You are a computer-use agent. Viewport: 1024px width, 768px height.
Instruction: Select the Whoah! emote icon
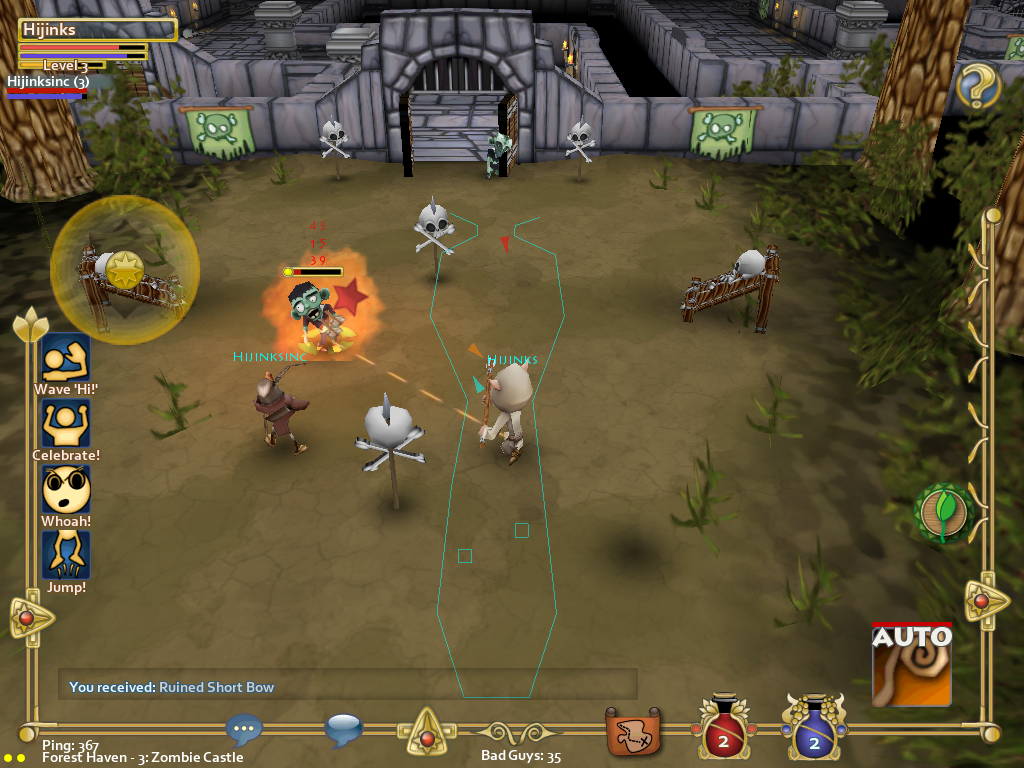[66, 489]
